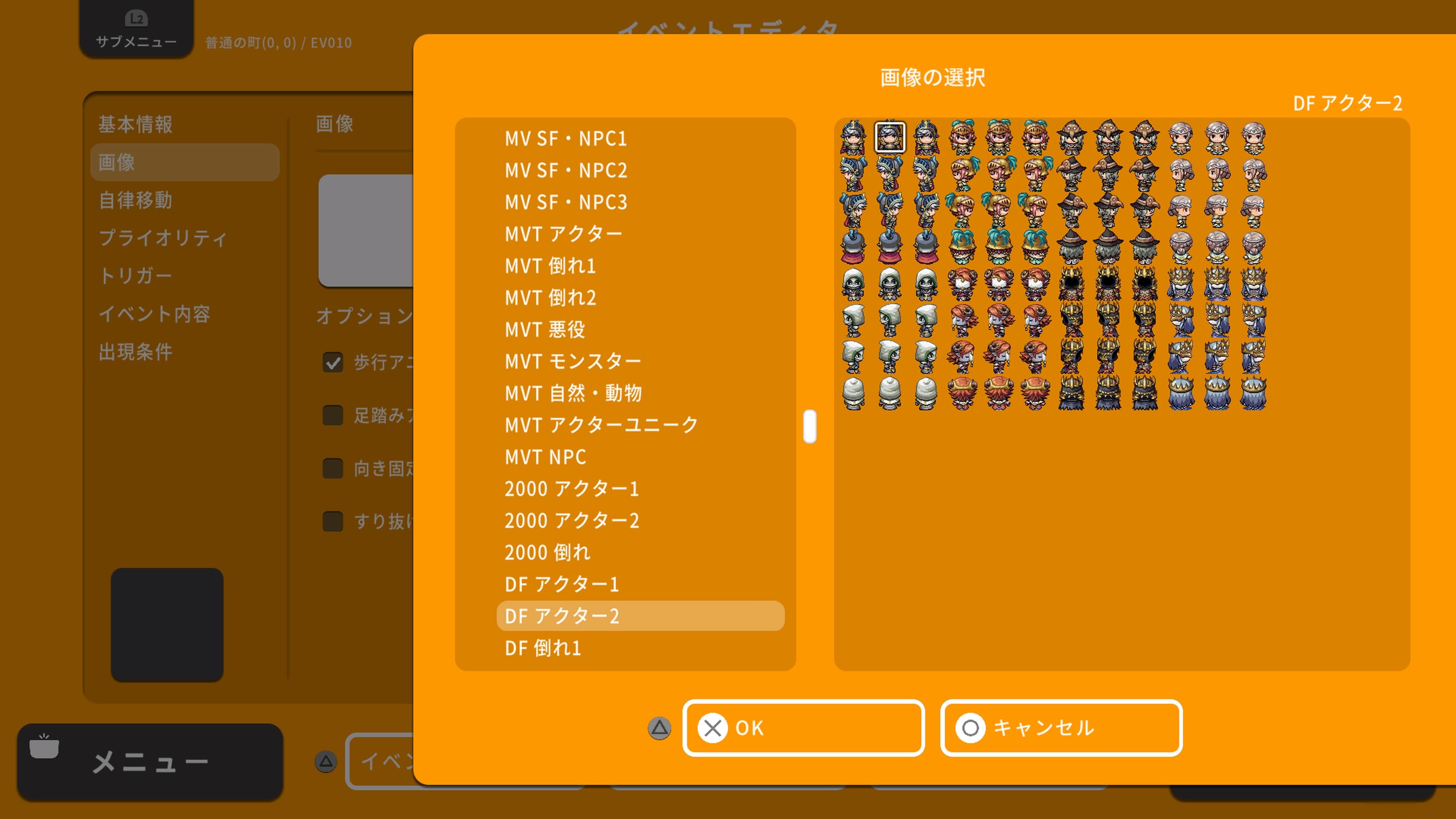Enable the 足踏み option
The width and height of the screenshot is (1456, 819).
(x=333, y=416)
